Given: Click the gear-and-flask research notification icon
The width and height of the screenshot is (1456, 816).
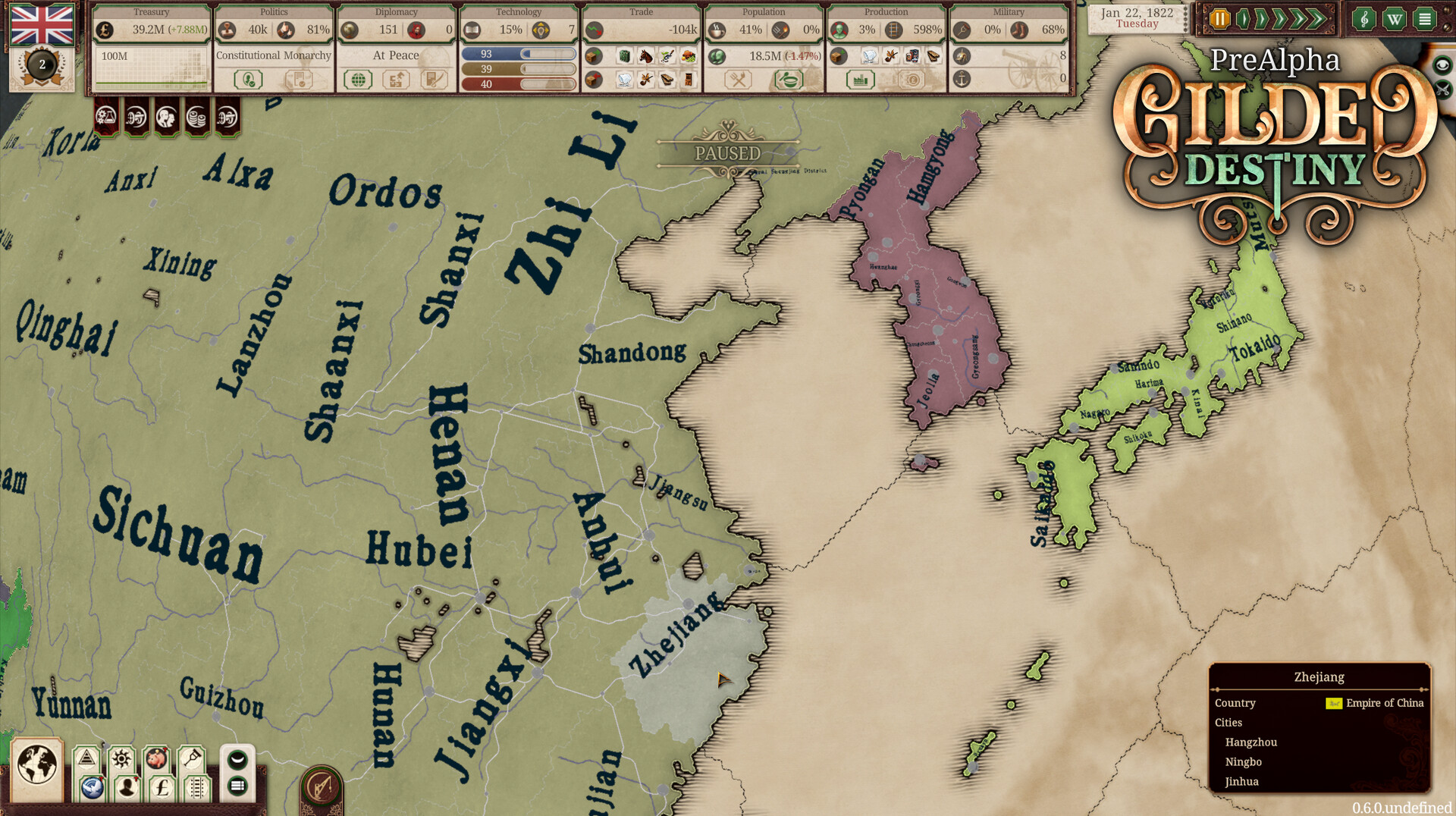Looking at the screenshot, I should (106, 118).
